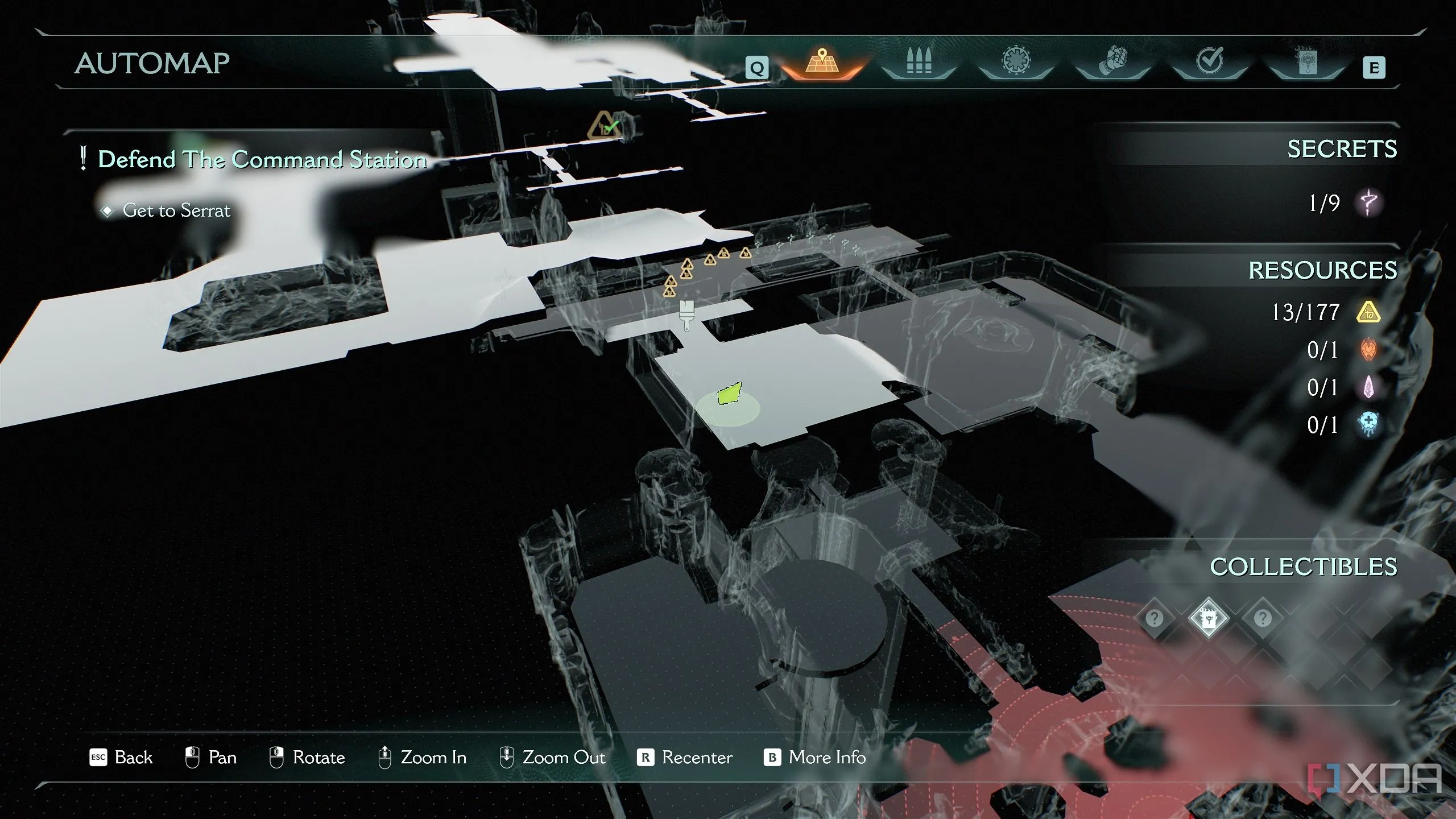
Task: Switch to the Automap tab
Action: coord(821,63)
